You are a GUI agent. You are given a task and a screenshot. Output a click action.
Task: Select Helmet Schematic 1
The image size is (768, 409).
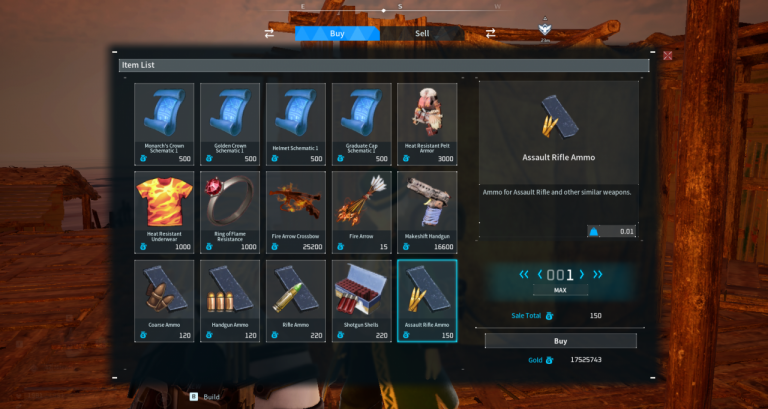(x=296, y=124)
